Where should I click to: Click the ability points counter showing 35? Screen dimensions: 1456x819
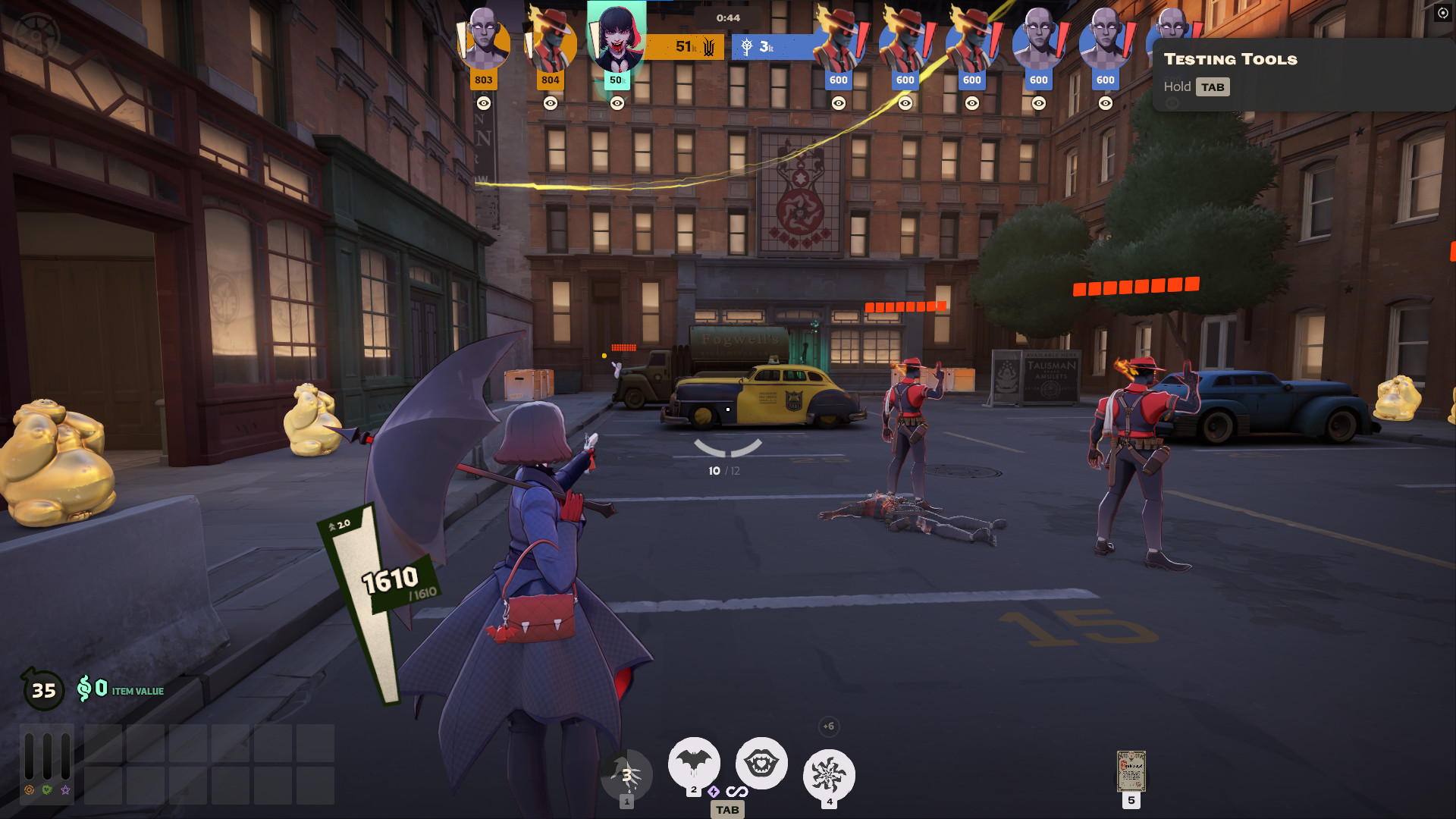pyautogui.click(x=43, y=690)
